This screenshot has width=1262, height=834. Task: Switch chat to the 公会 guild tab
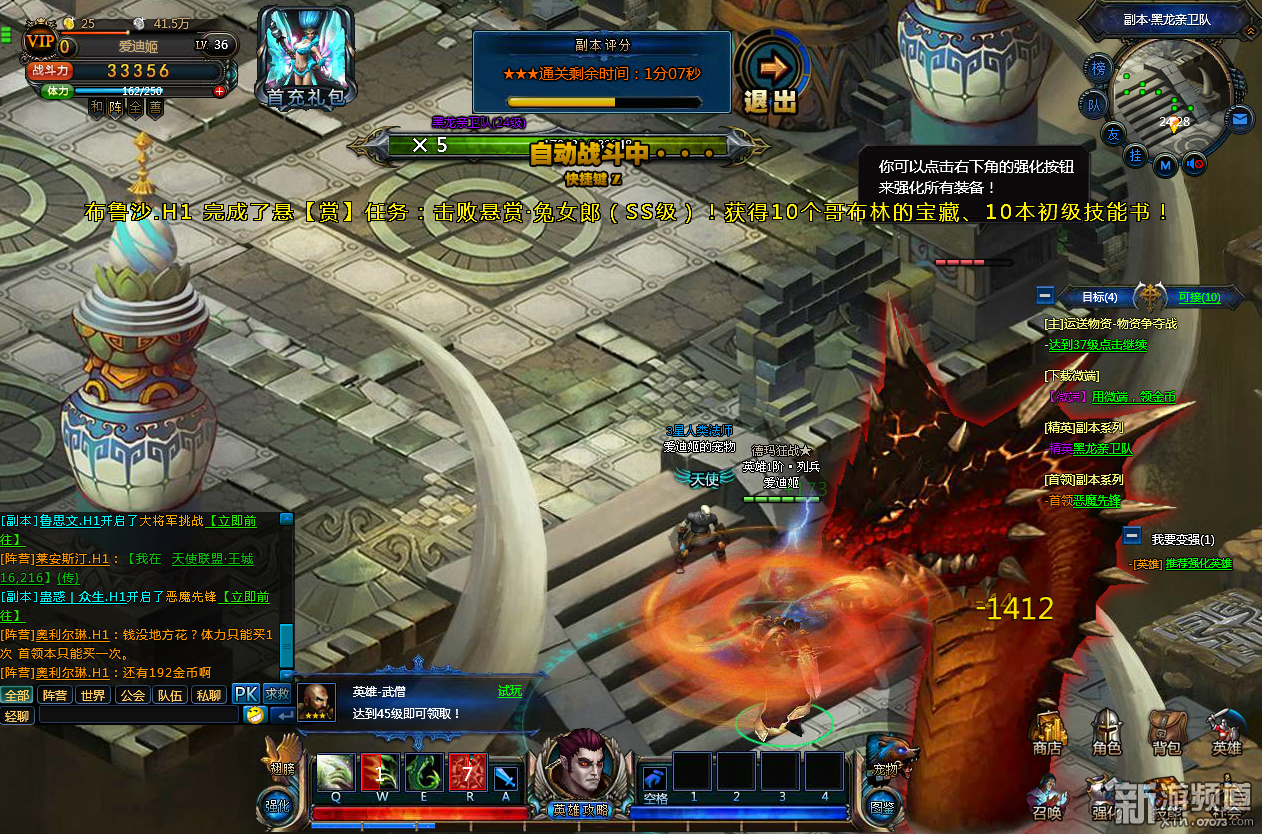pos(132,695)
